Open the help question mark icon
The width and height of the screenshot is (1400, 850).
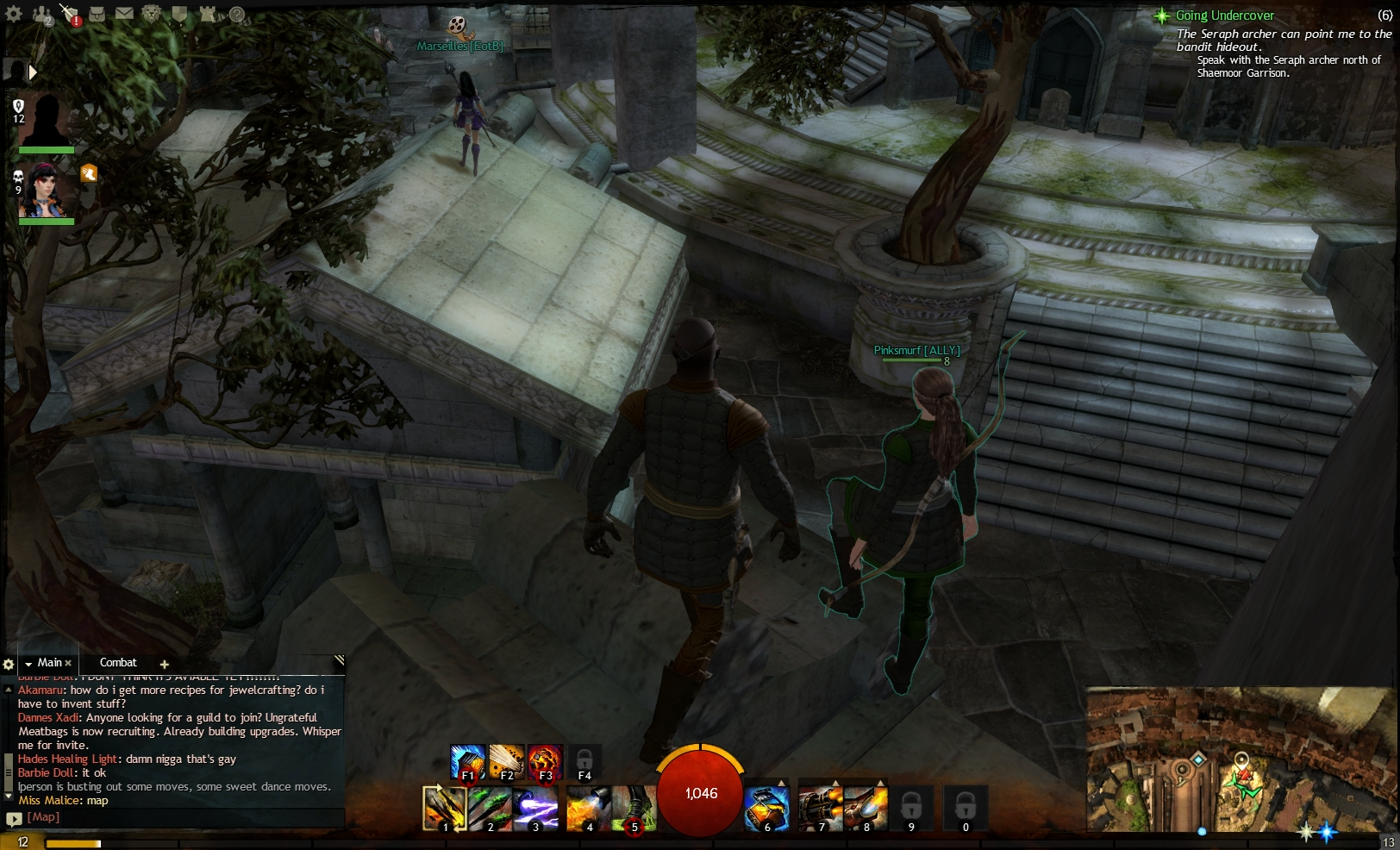tap(234, 15)
